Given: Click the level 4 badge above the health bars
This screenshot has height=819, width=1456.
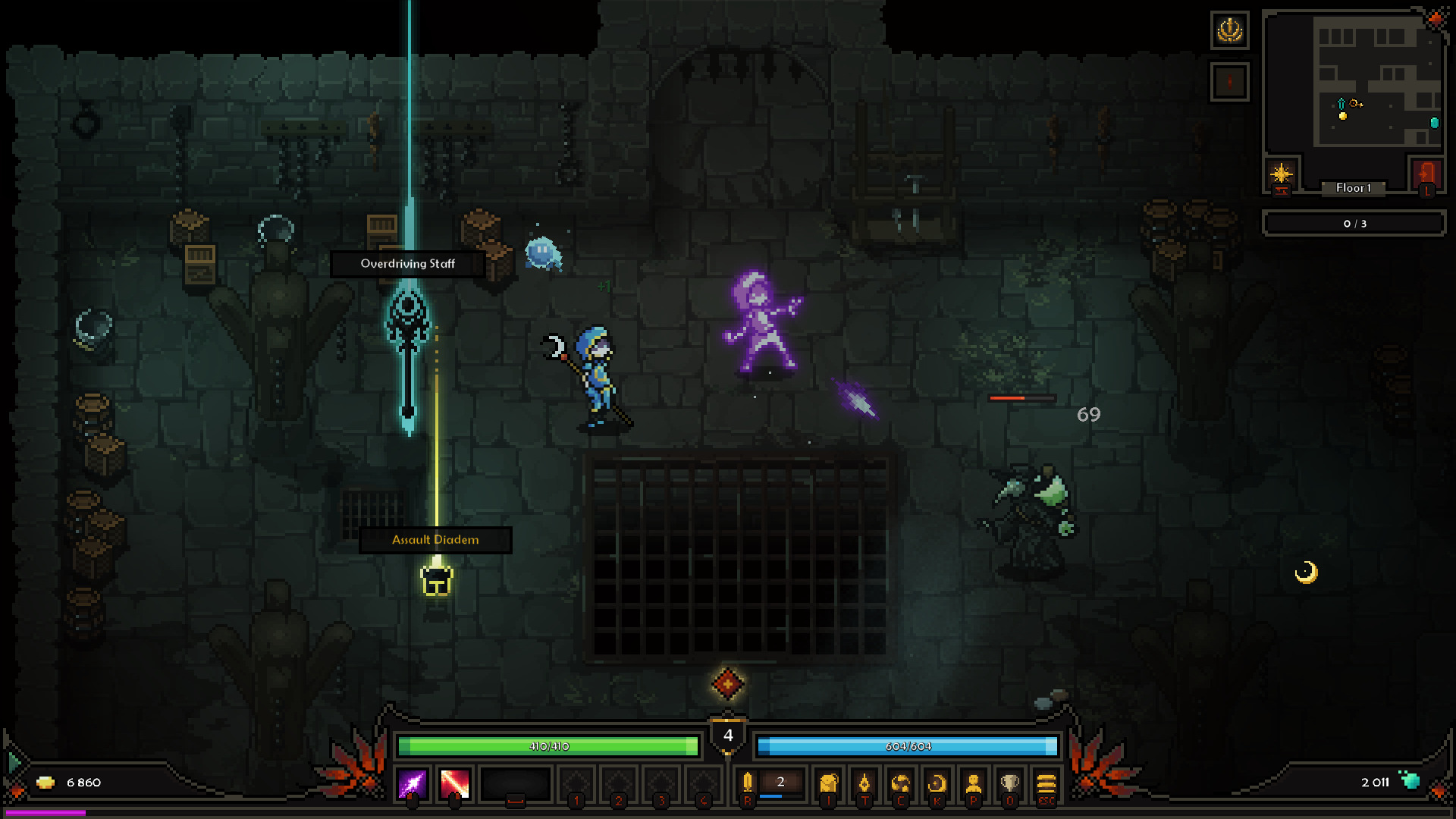Looking at the screenshot, I should click(x=729, y=734).
